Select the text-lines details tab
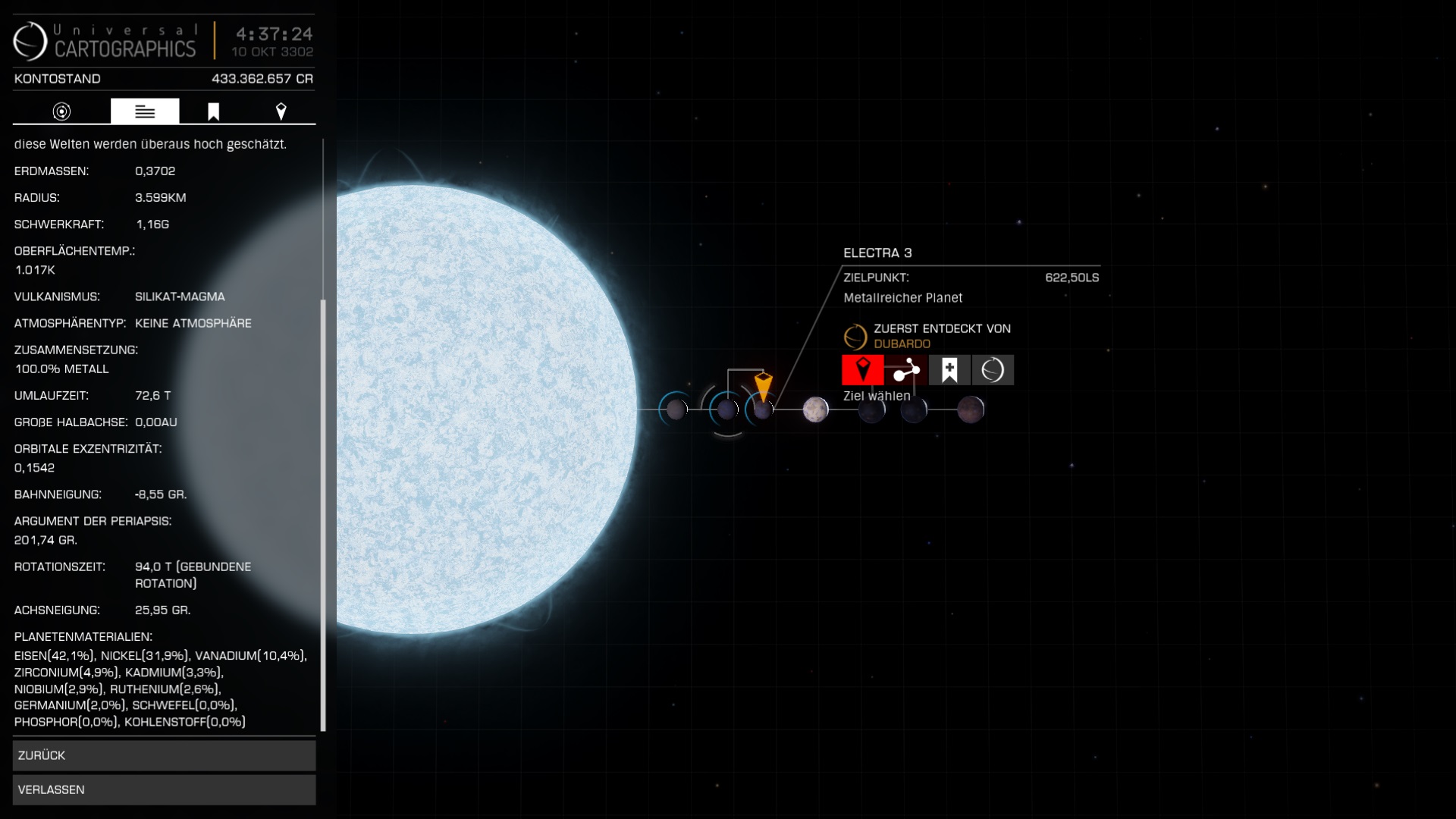Image resolution: width=1456 pixels, height=819 pixels. click(145, 111)
